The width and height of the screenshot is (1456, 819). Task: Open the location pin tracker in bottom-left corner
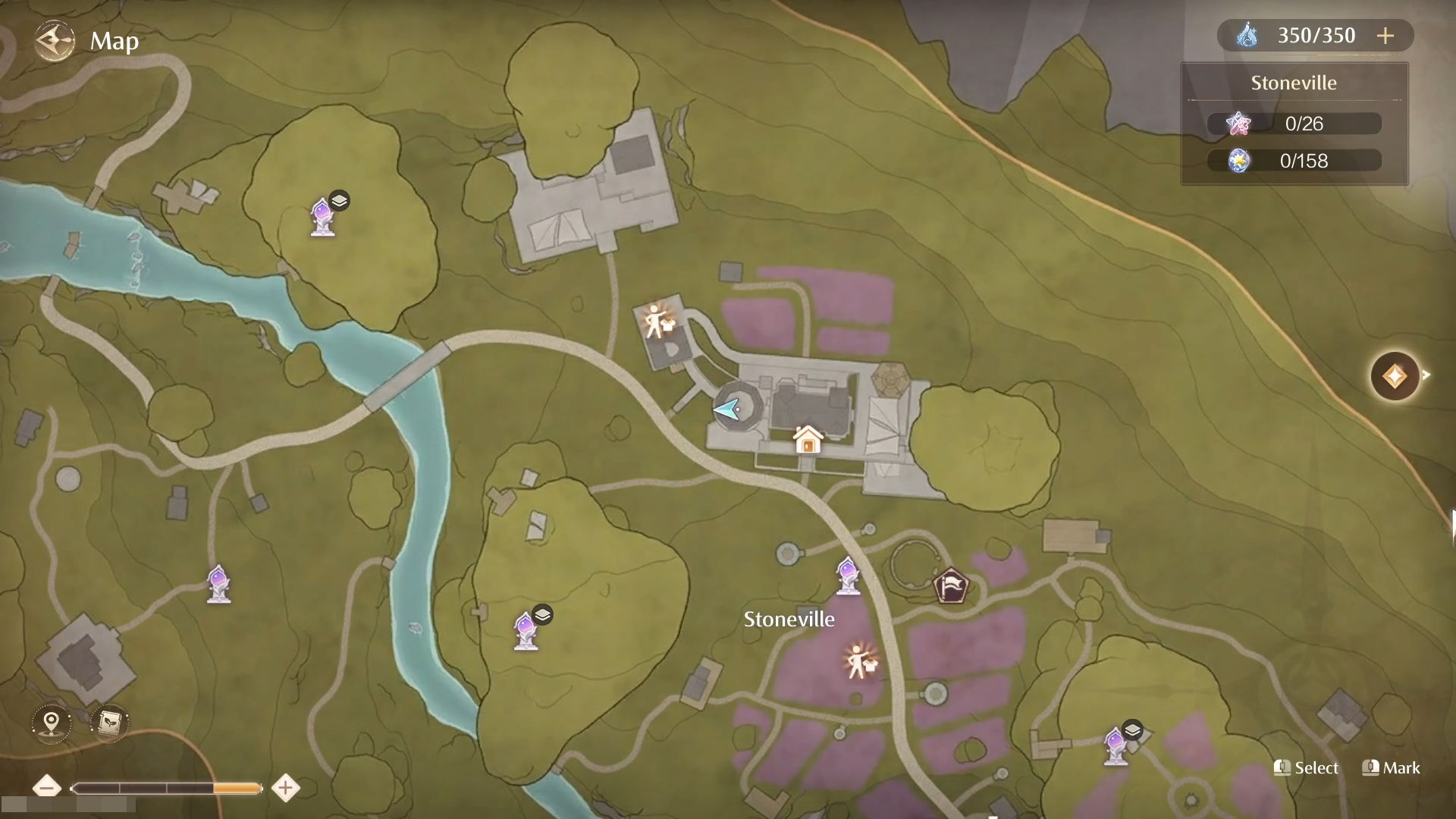click(50, 723)
